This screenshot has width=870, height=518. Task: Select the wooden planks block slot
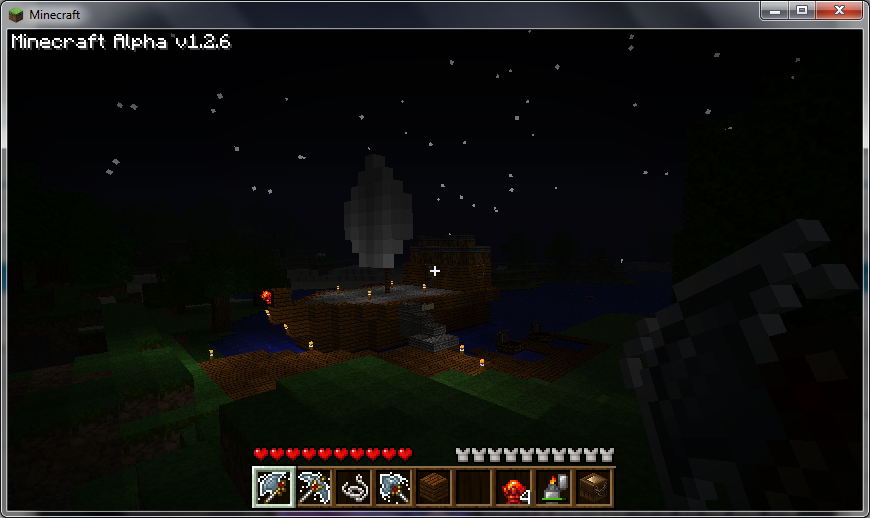tap(433, 488)
